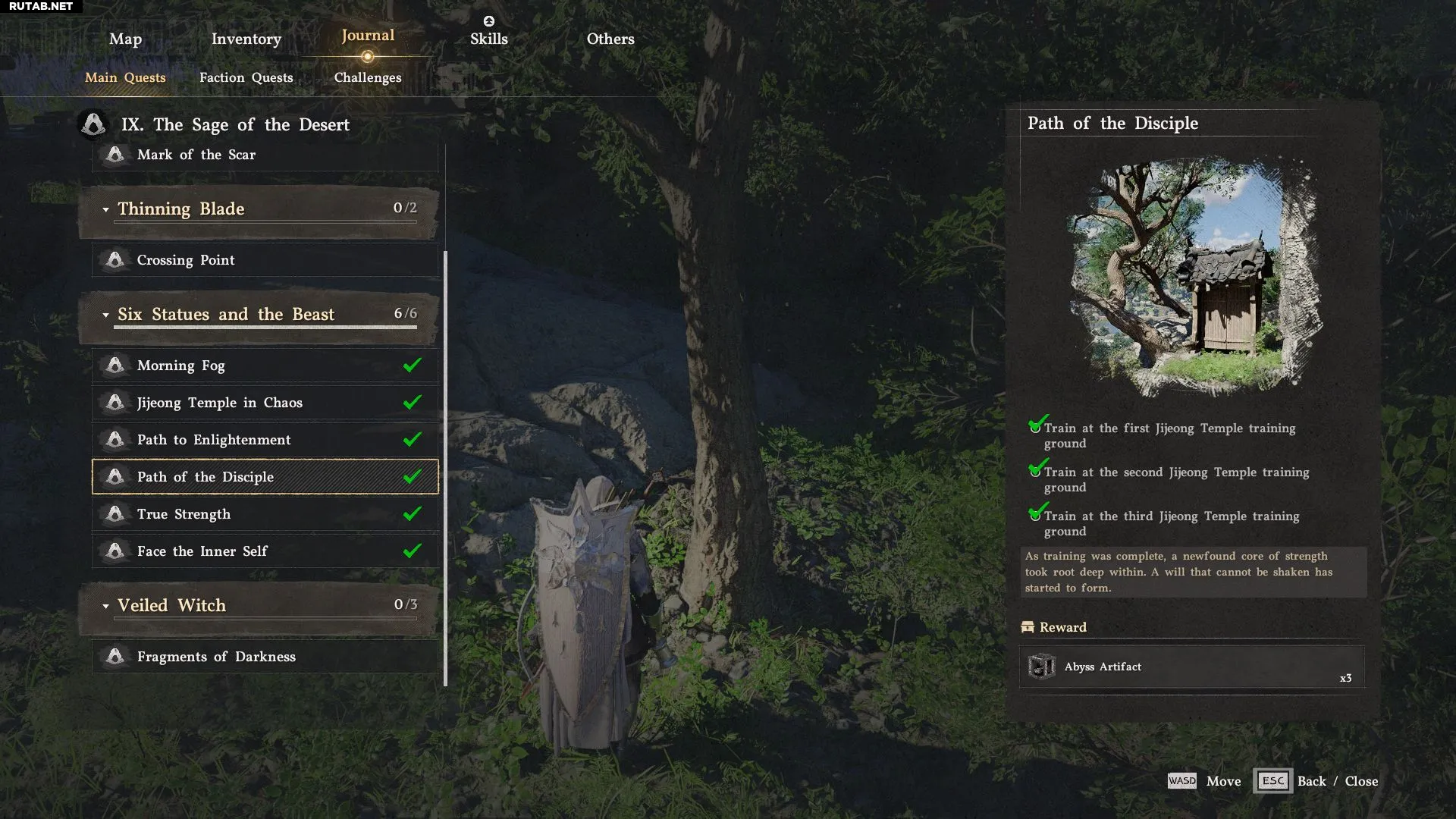Viewport: 1456px width, 819px height.
Task: Open the Inventory tab
Action: pos(246,39)
